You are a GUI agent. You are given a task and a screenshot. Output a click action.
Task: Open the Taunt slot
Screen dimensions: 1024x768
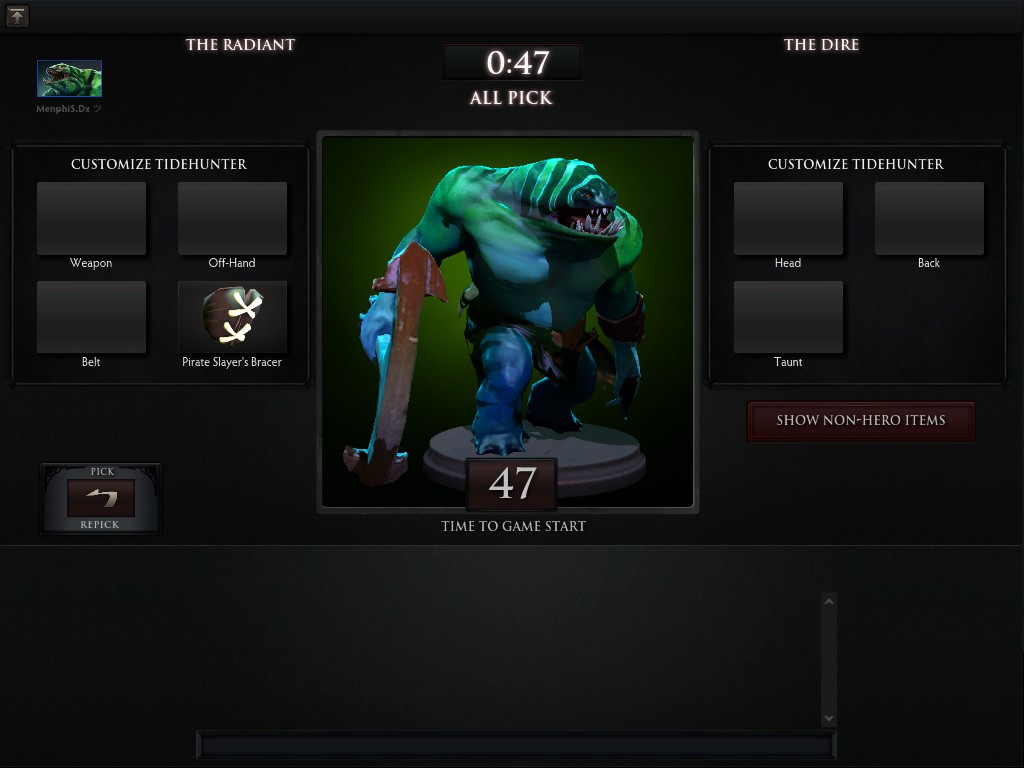[x=788, y=317]
